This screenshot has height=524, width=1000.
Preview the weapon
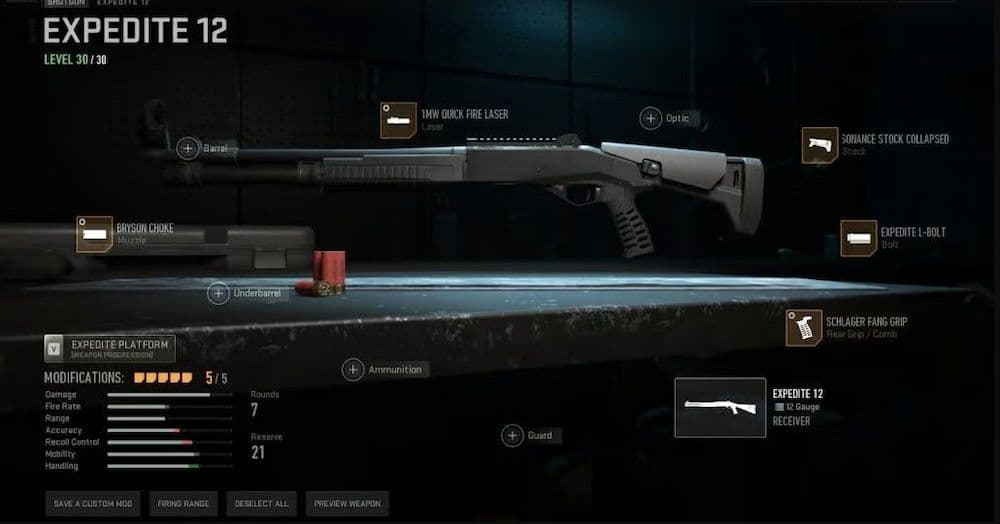(x=346, y=503)
